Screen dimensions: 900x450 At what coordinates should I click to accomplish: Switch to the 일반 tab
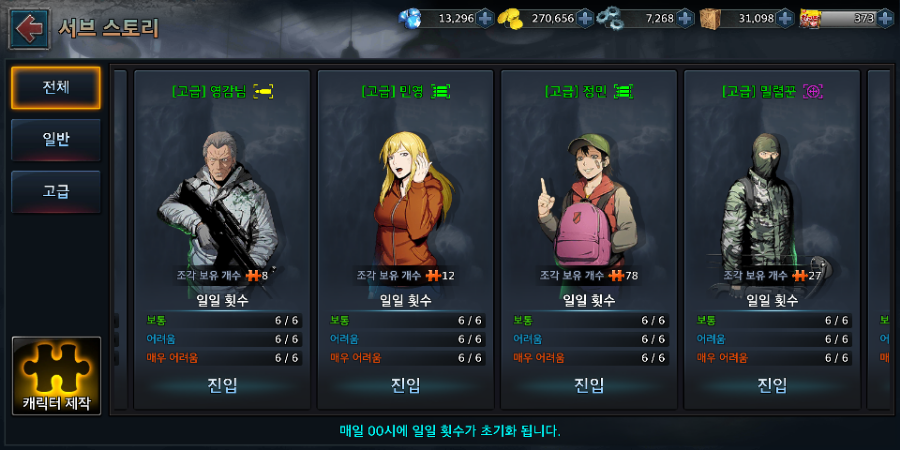pos(56,140)
